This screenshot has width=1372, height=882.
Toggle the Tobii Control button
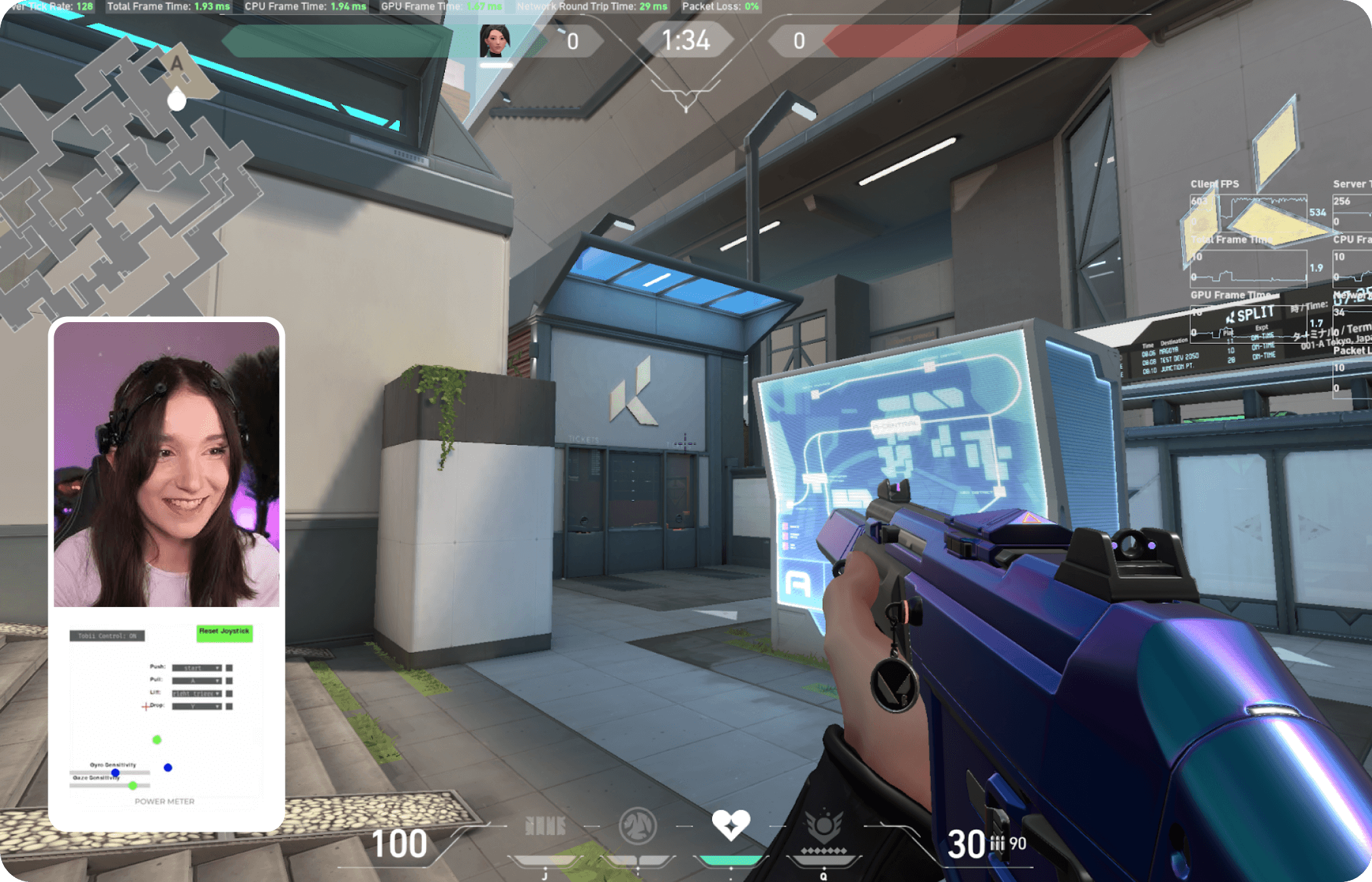click(x=107, y=636)
